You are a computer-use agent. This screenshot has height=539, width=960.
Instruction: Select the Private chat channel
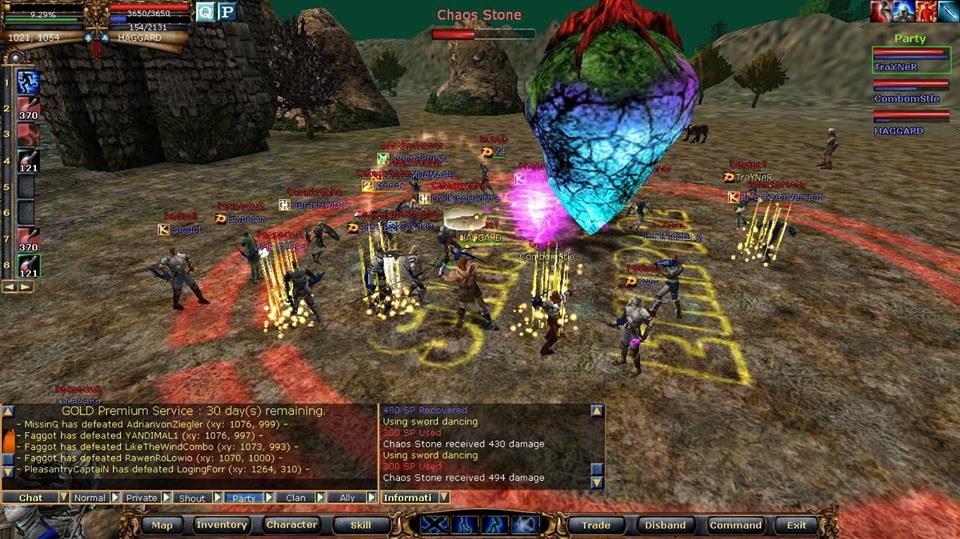[x=141, y=497]
